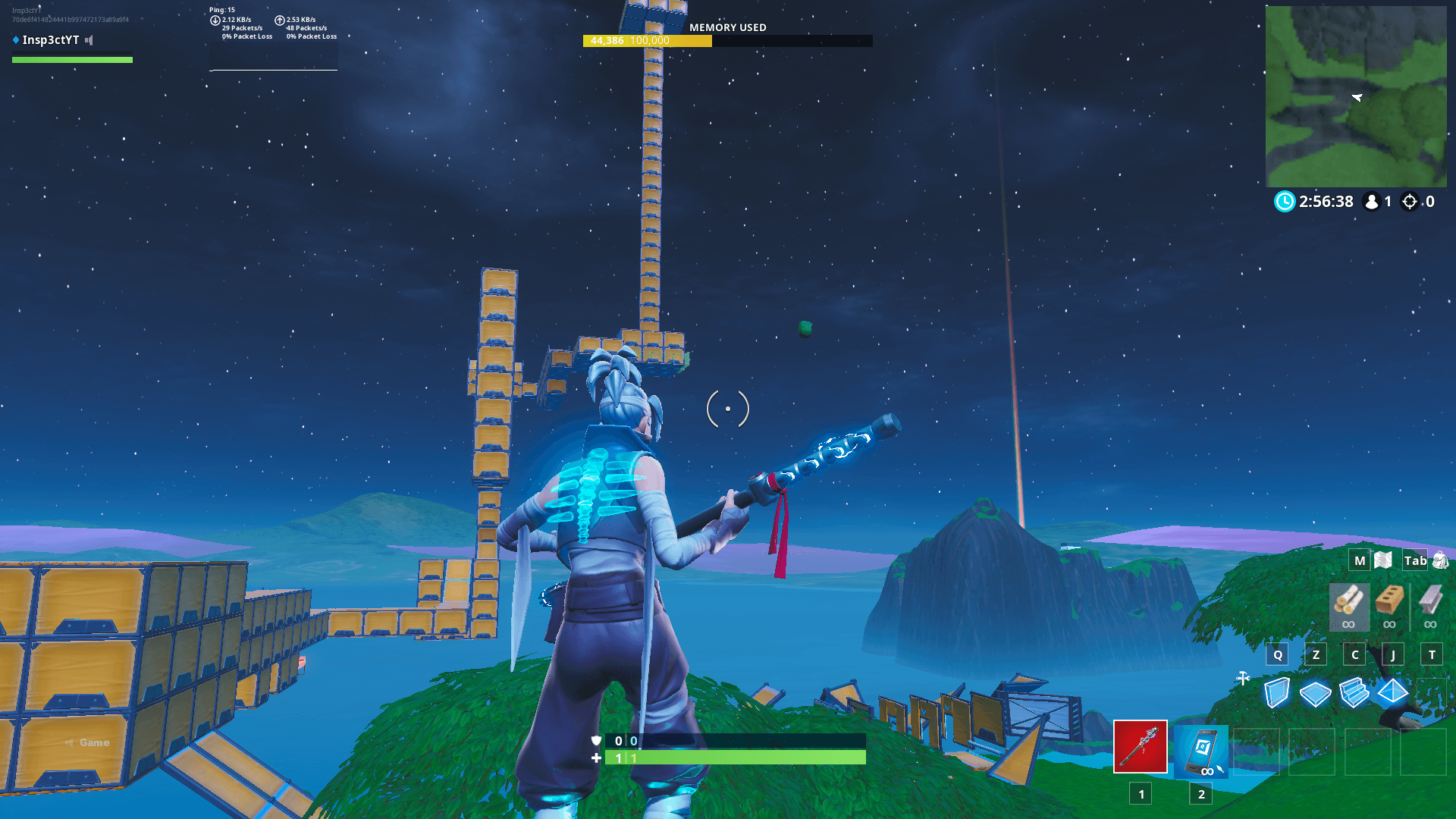The image size is (1456, 819).
Task: Mute Insp3ctYT via the speaker icon
Action: coord(89,40)
